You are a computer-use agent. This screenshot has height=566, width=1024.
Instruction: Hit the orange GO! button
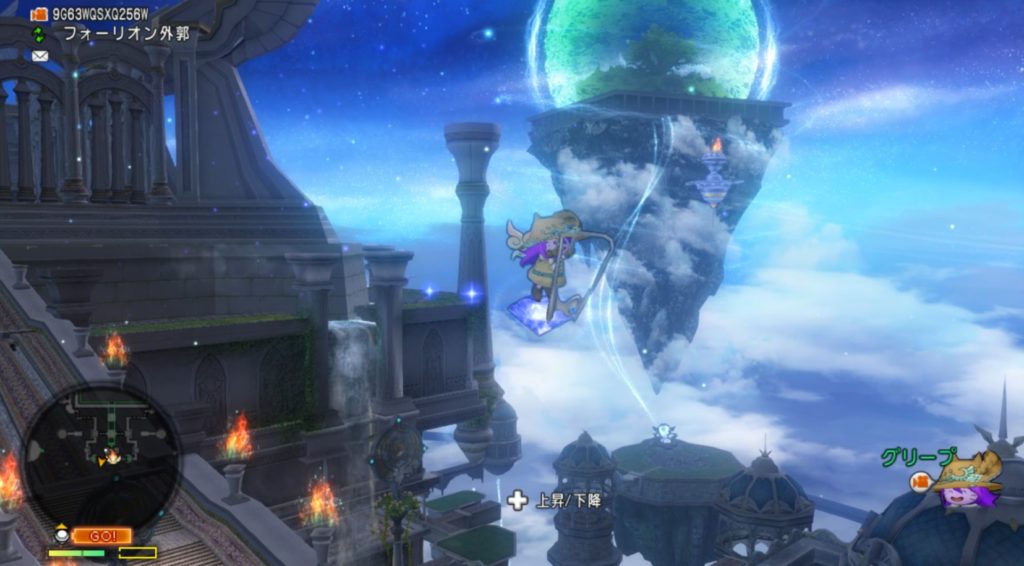click(x=101, y=536)
